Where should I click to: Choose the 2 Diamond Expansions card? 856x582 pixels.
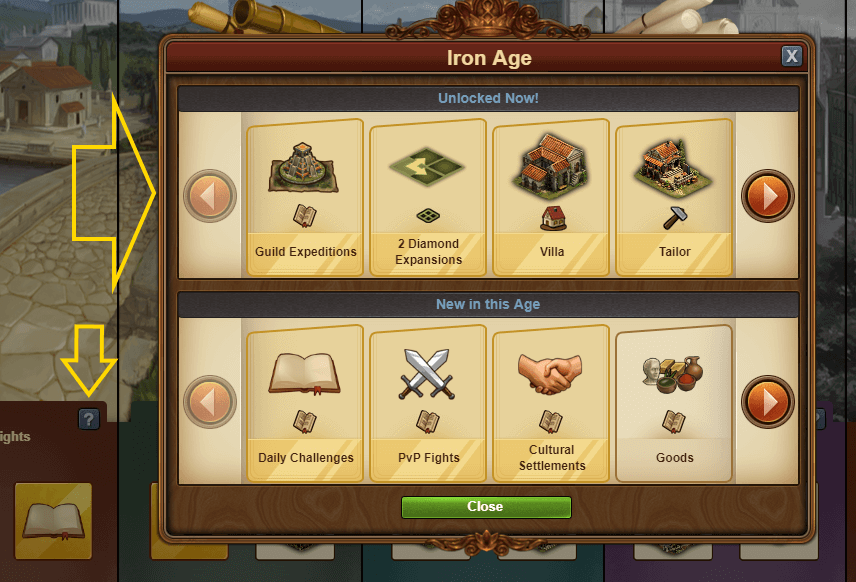point(428,197)
